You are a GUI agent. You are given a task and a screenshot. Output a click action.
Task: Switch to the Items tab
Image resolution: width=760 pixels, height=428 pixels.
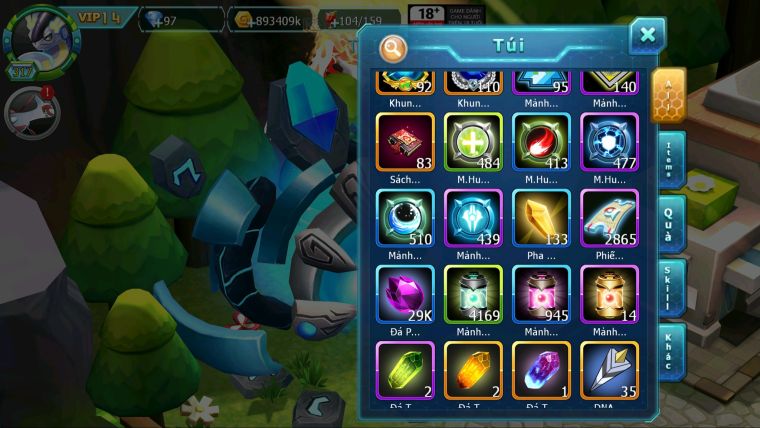click(x=668, y=159)
